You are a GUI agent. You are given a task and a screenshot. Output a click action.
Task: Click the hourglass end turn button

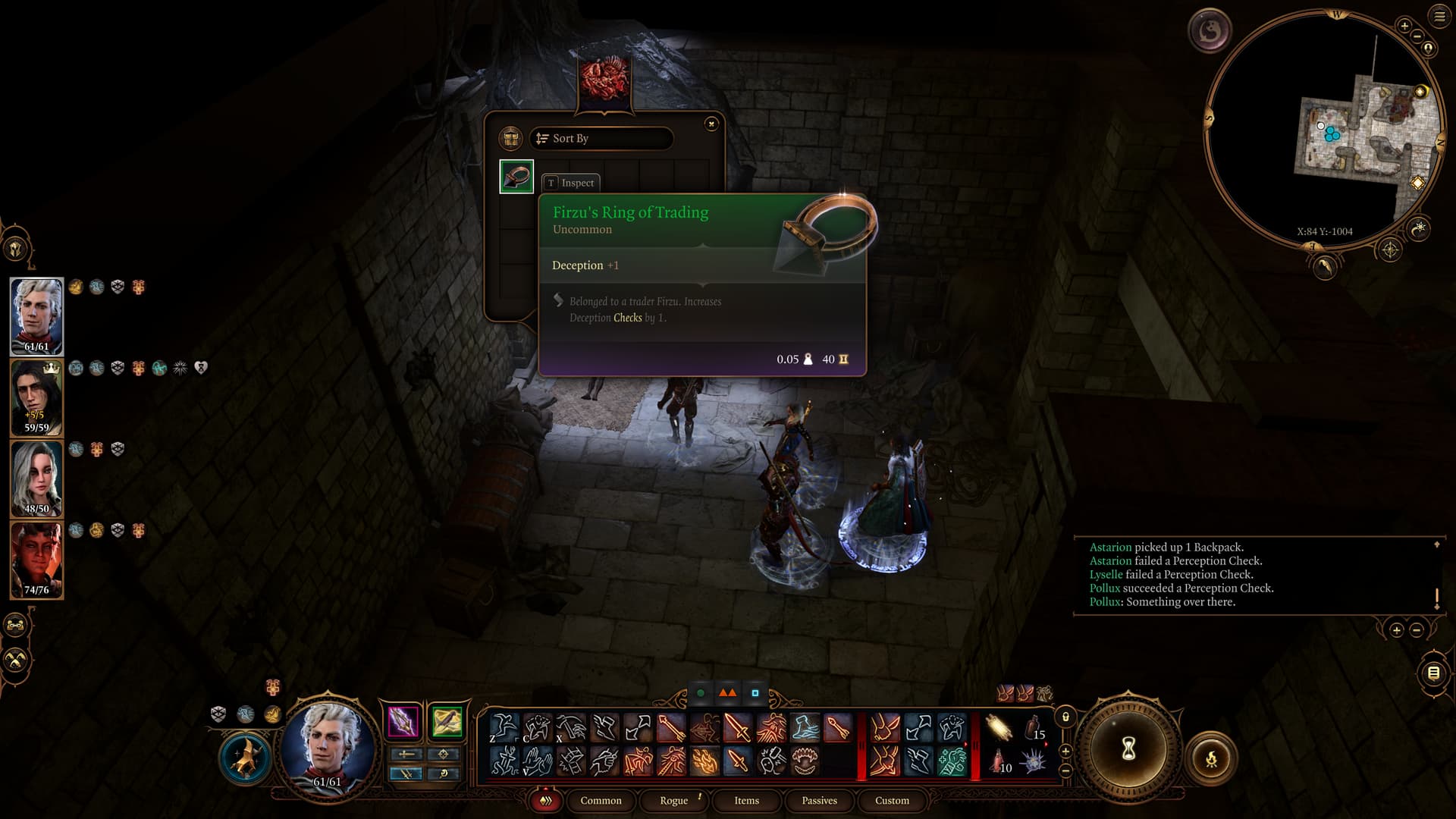(x=1128, y=749)
